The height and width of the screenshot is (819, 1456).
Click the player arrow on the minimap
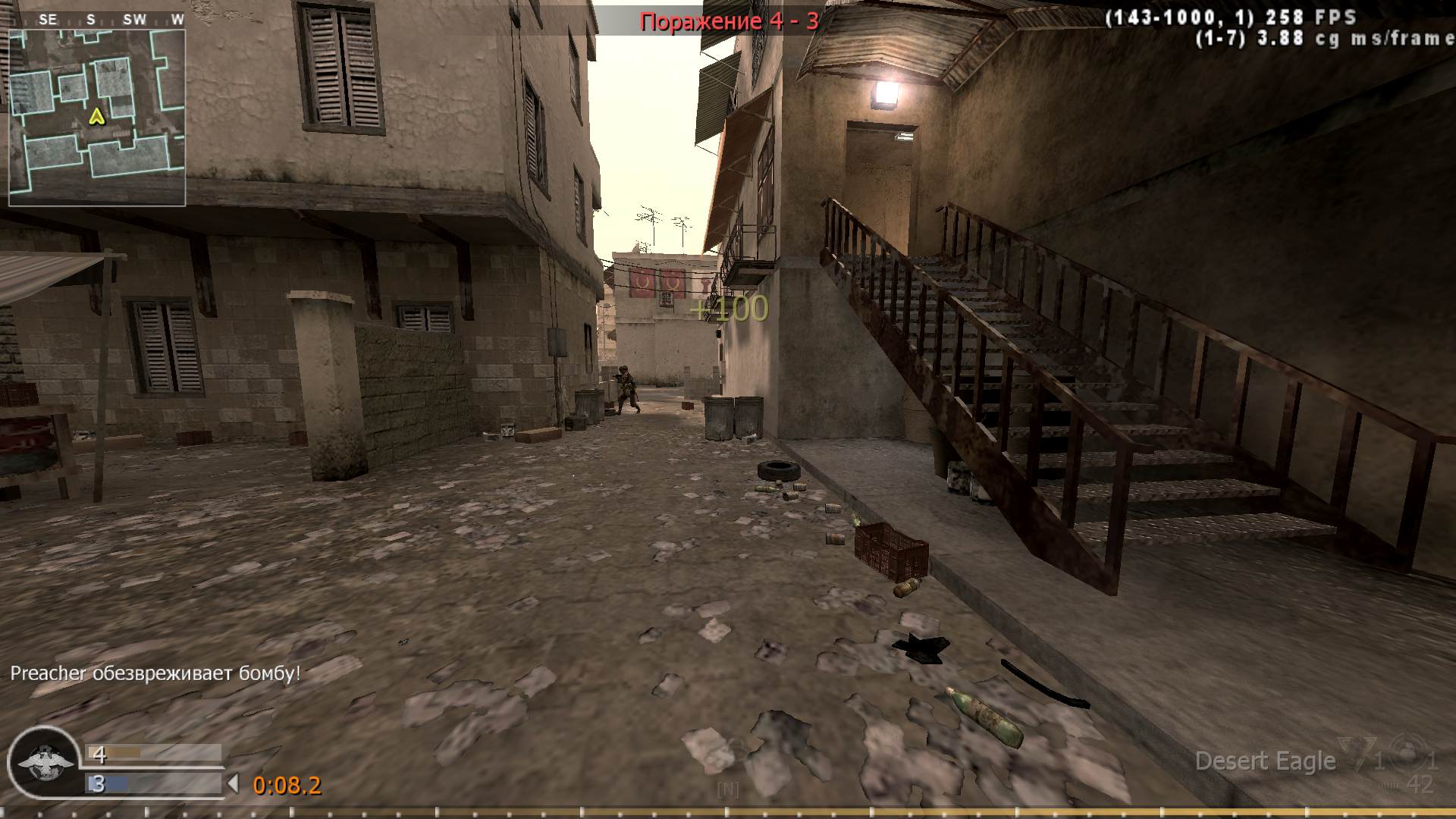(x=97, y=118)
